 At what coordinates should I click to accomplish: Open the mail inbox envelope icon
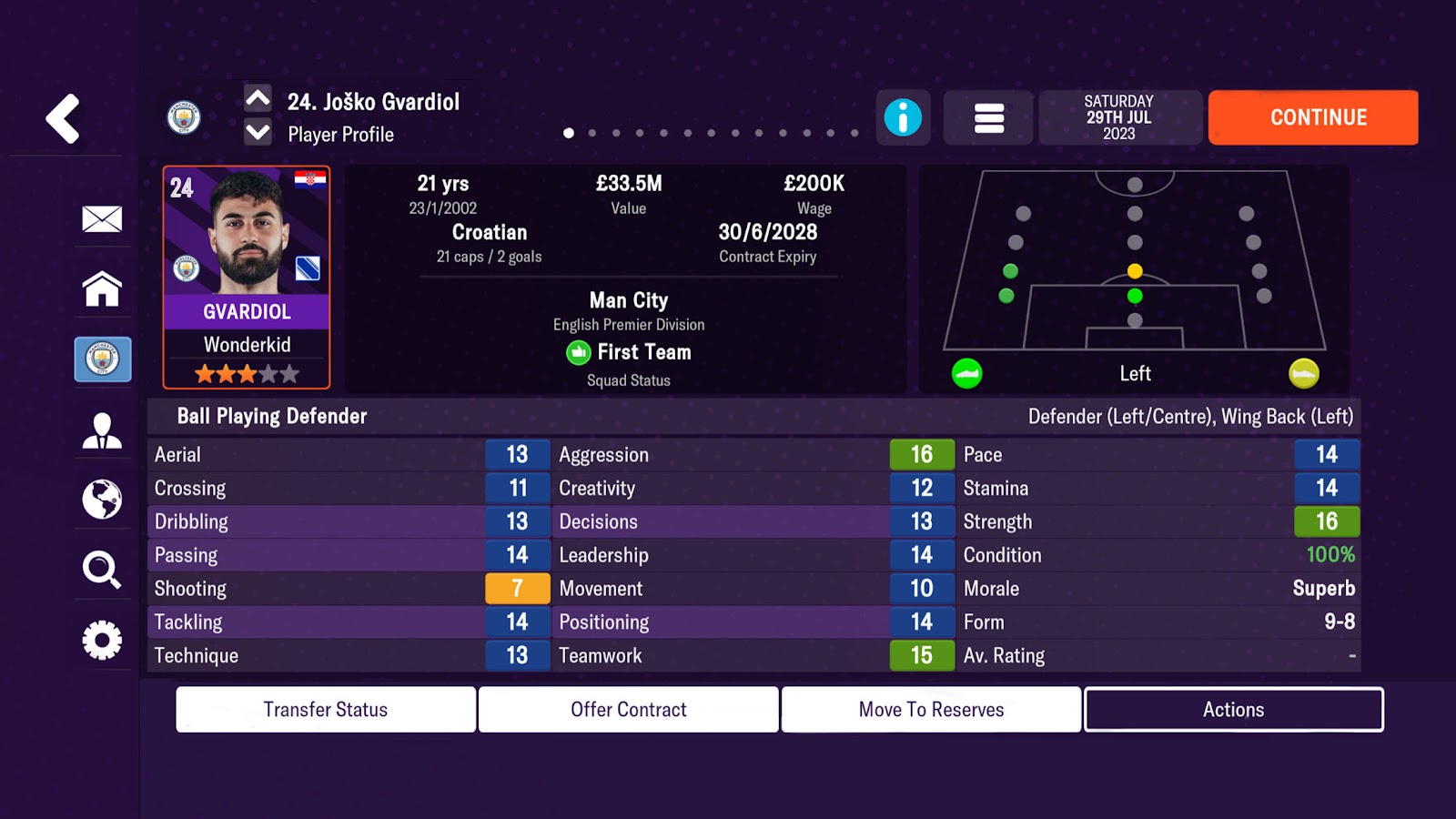click(102, 218)
